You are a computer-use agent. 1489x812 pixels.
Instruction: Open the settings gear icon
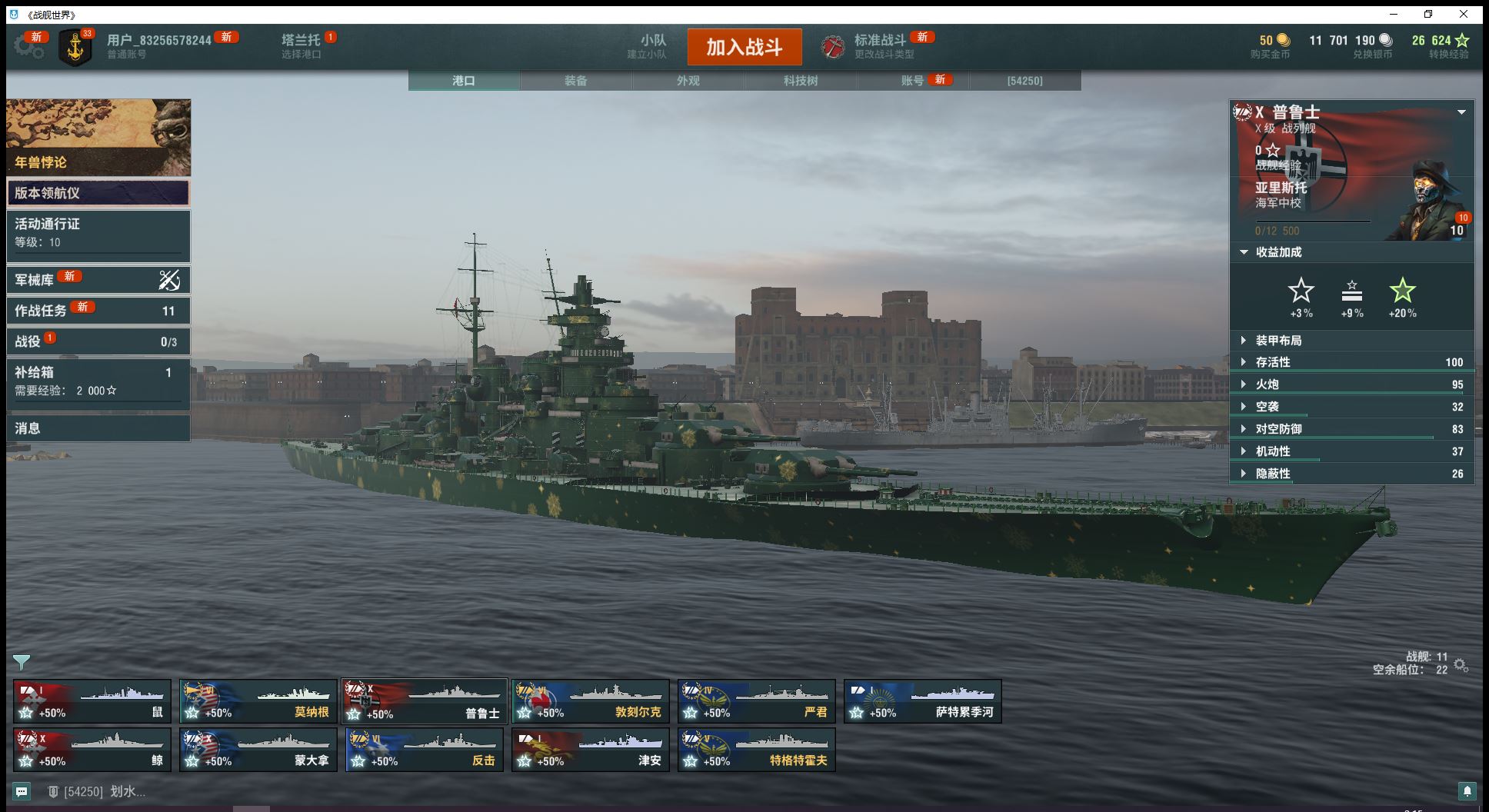pyautogui.click(x=29, y=46)
